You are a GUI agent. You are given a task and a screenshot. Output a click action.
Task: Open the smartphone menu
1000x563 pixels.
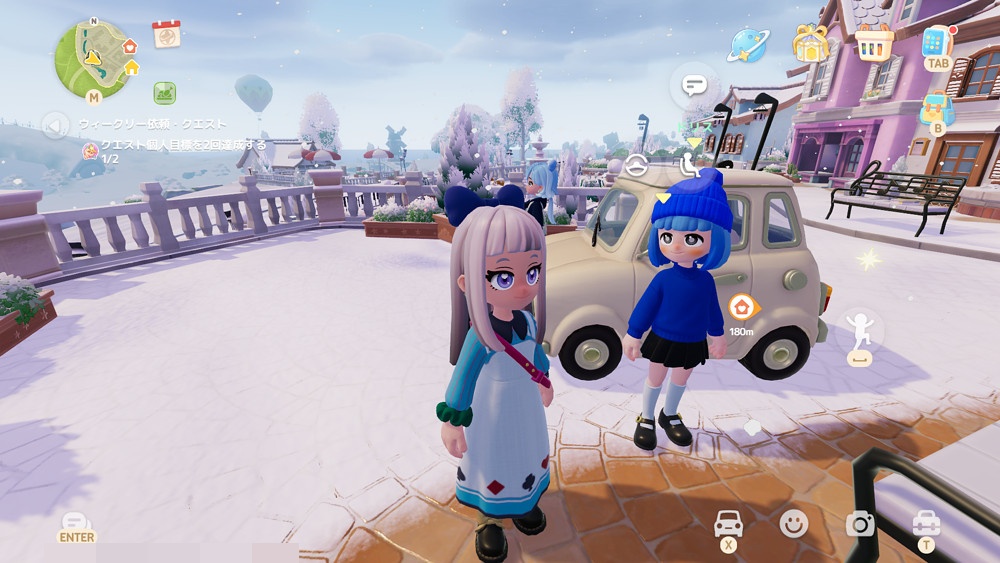(937, 43)
